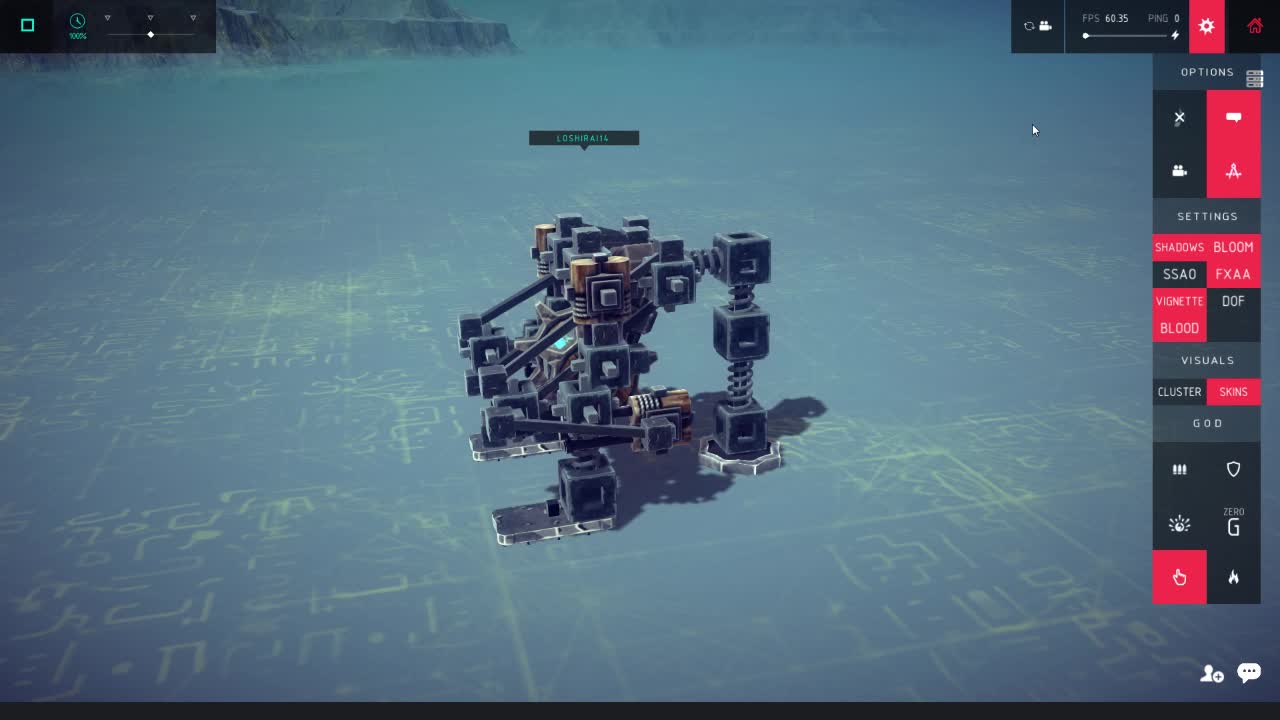
Task: Click the home icon in the top bar
Action: 1255,26
